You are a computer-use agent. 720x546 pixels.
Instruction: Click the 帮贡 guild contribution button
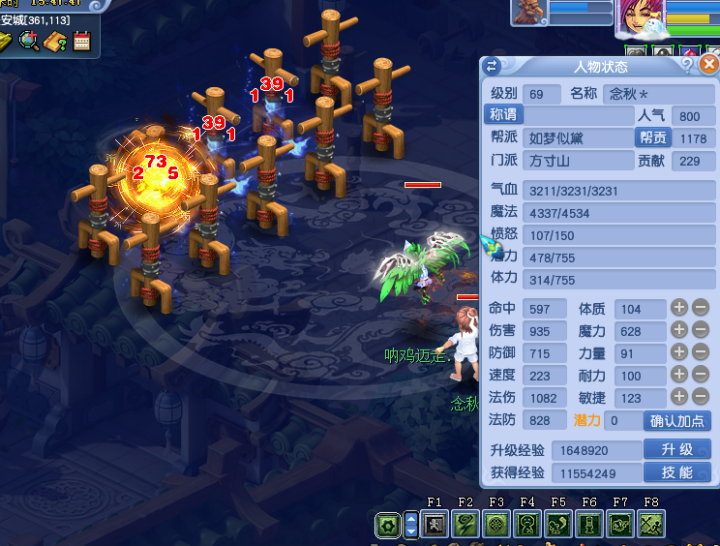click(651, 138)
